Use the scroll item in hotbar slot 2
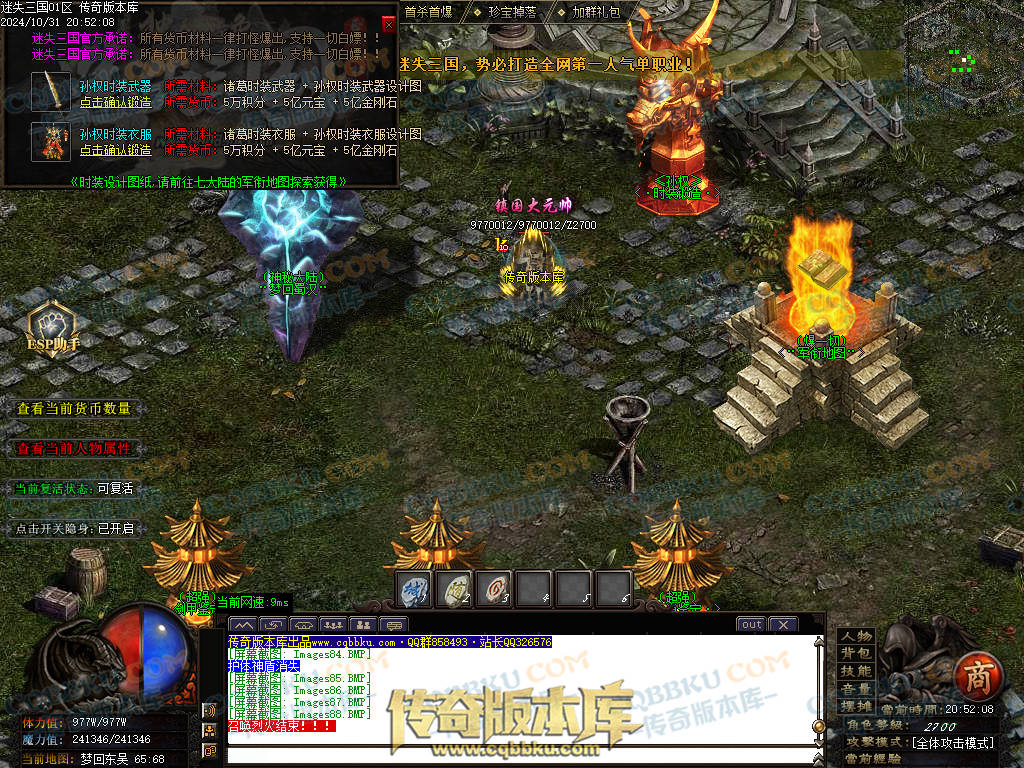This screenshot has width=1024, height=768. [454, 589]
